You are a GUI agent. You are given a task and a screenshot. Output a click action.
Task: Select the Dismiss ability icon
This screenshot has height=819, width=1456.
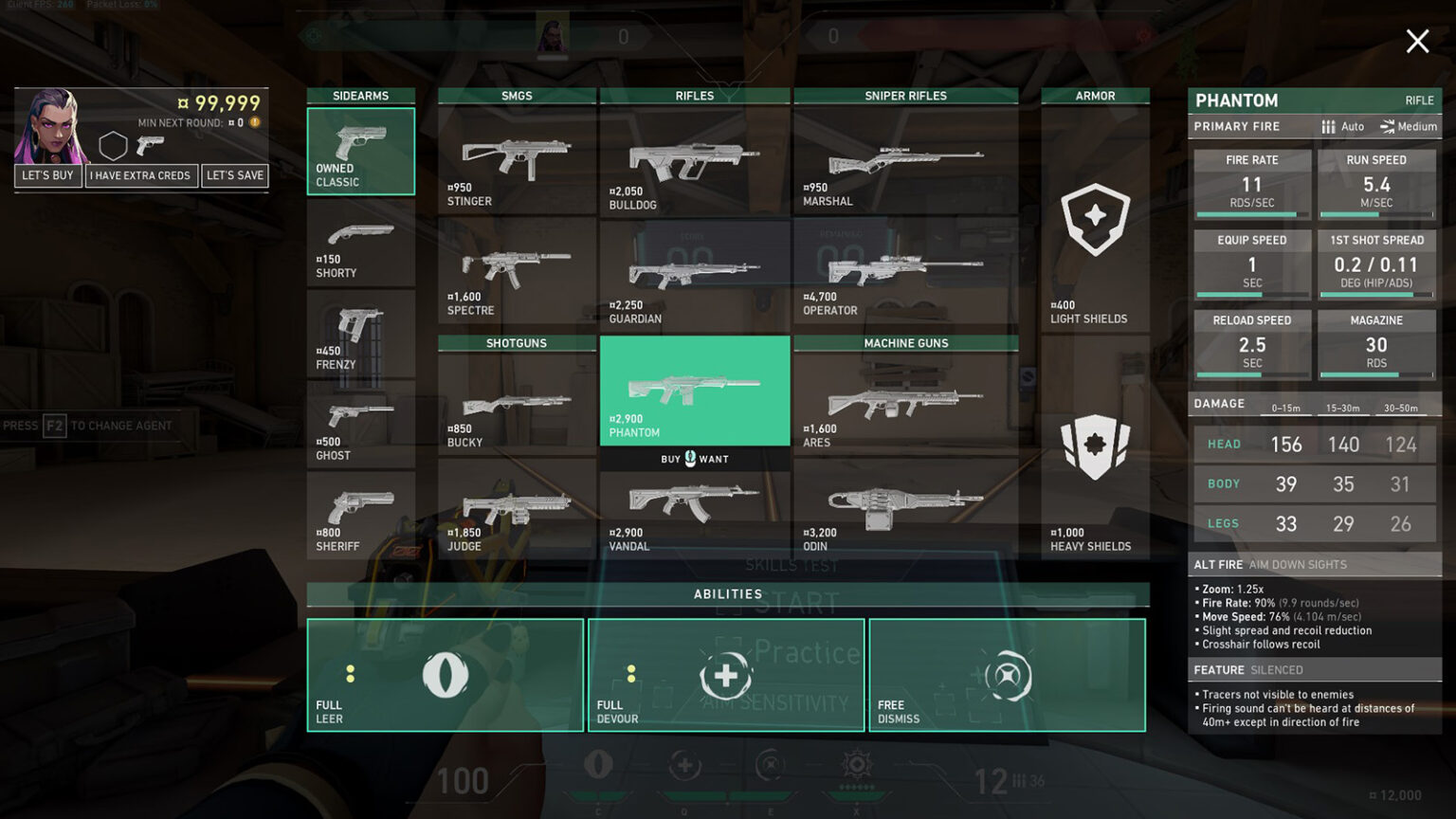point(1007,676)
